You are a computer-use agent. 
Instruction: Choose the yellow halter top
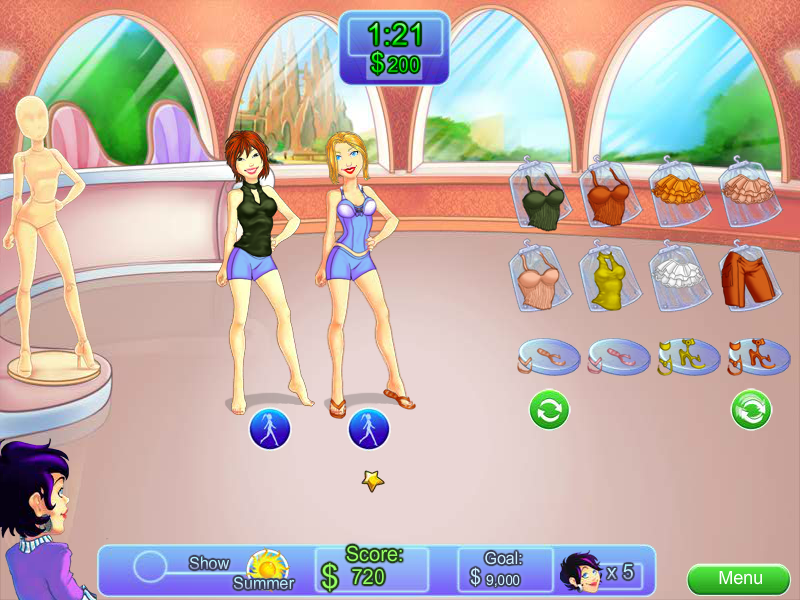coord(610,277)
